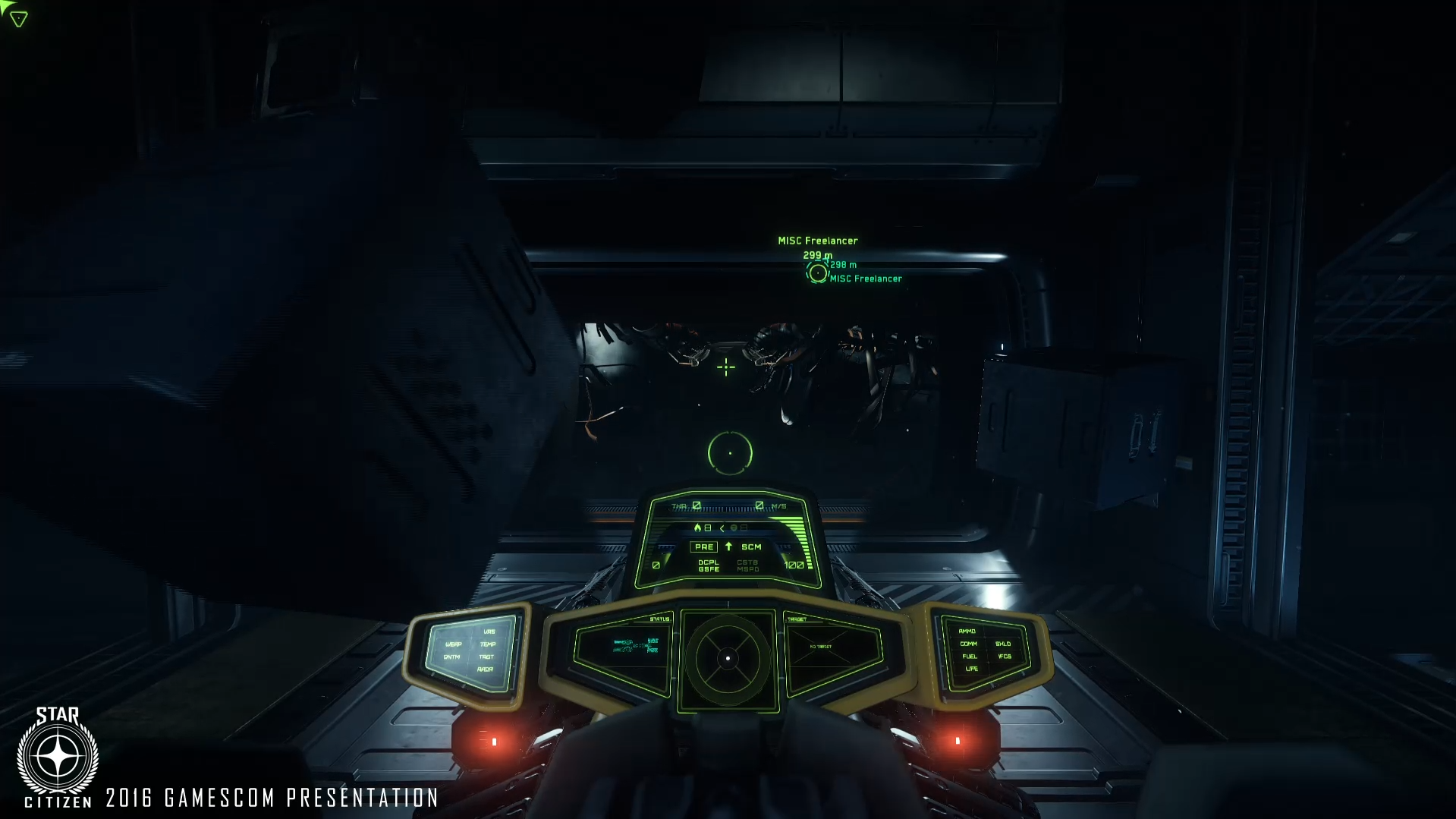
Task: Toggle the GSFE gun safety indicator
Action: point(708,569)
